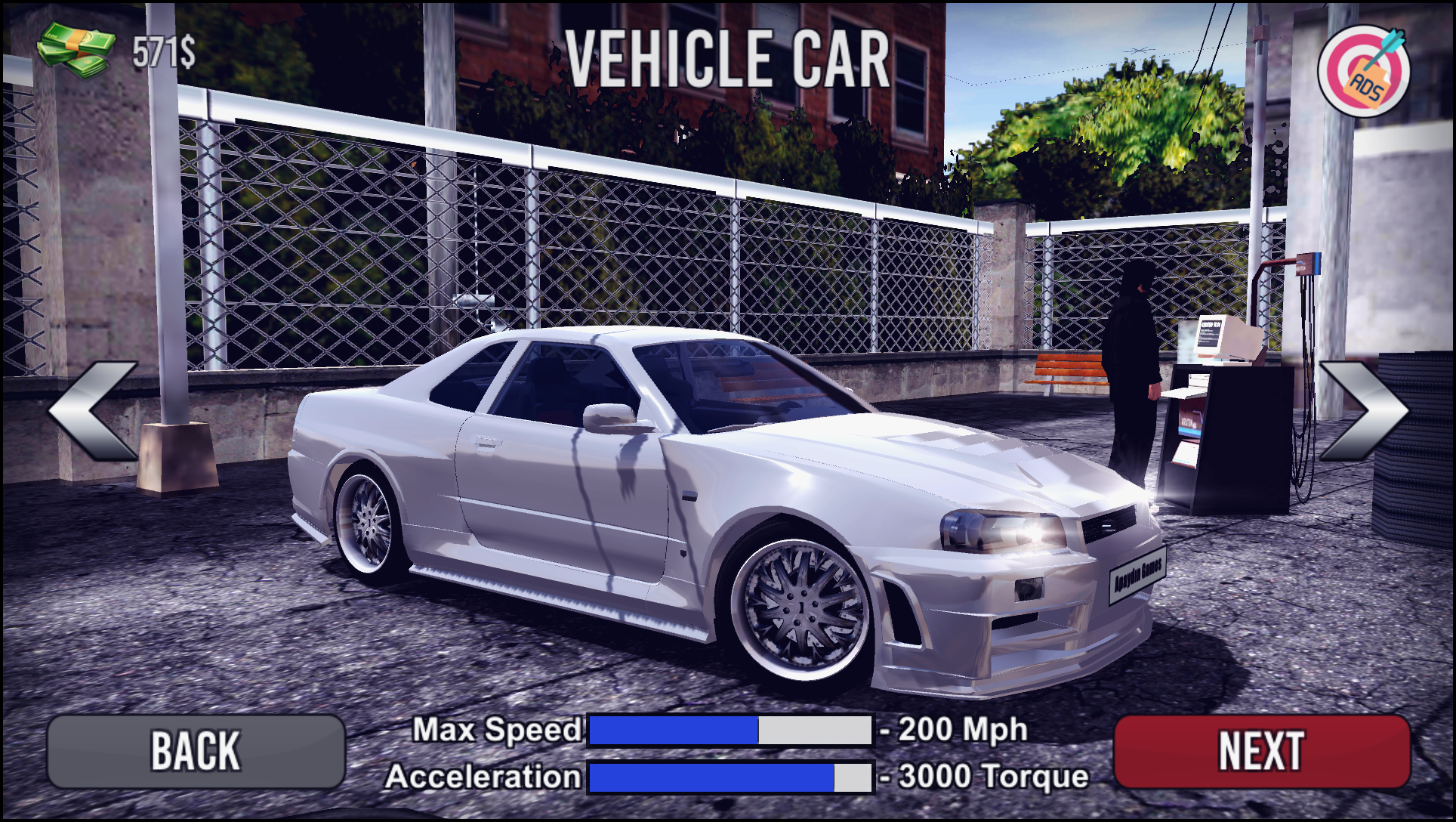This screenshot has width=1456, height=822.
Task: Click the VEHICLE CAR title text
Action: (x=727, y=59)
